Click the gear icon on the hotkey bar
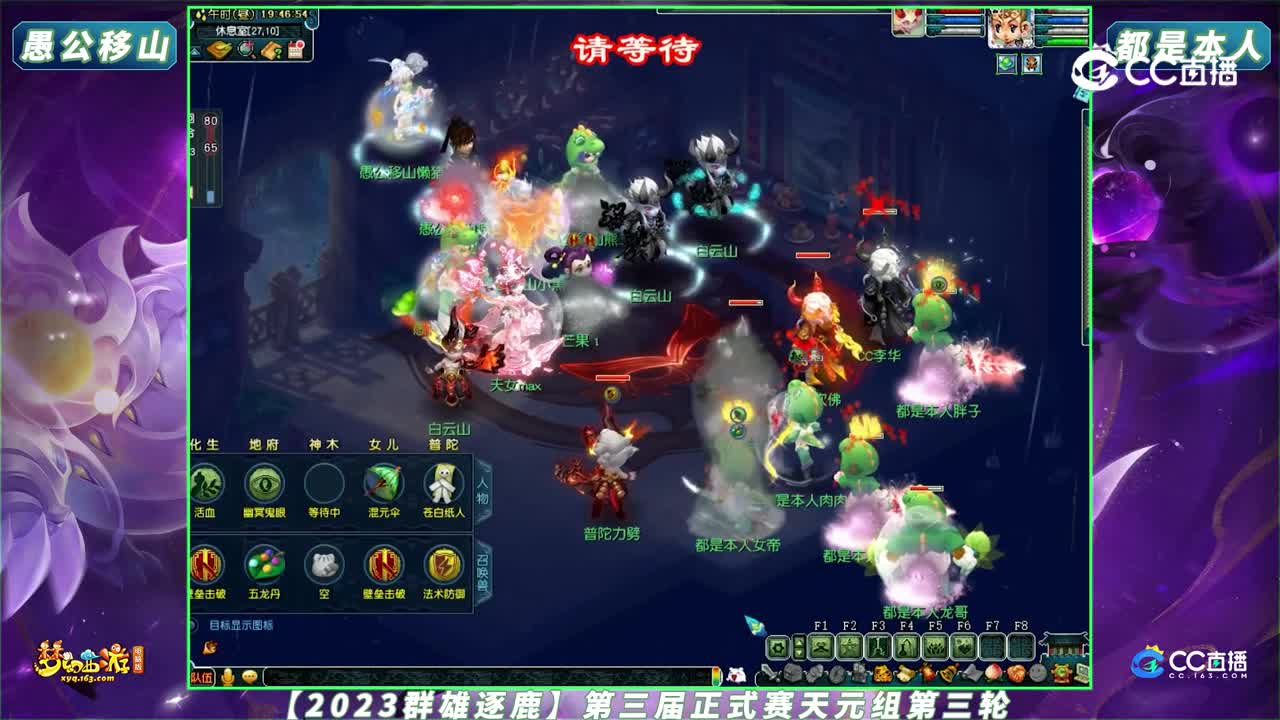This screenshot has width=1280, height=720. pos(777,645)
